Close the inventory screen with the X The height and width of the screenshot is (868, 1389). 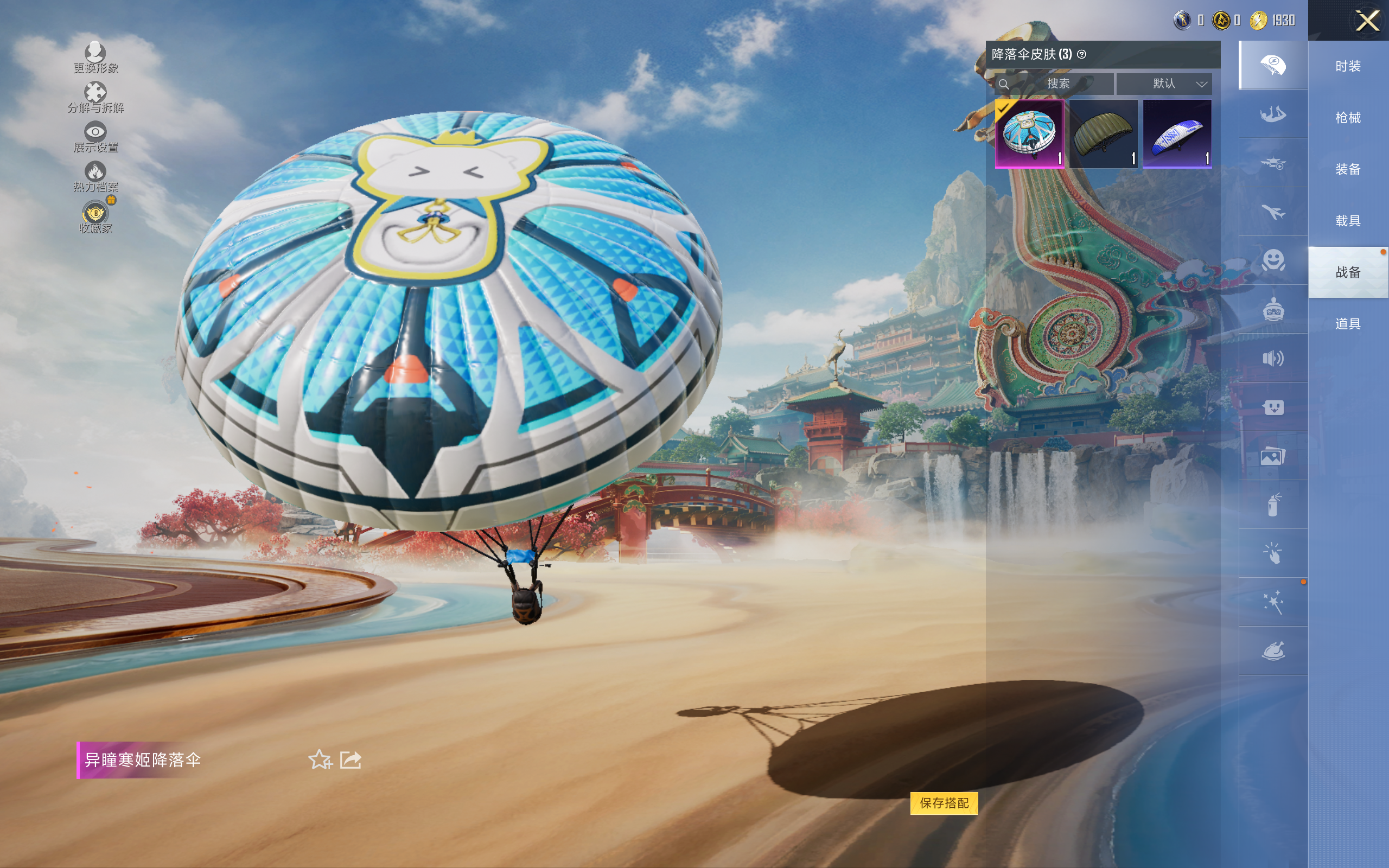tap(1367, 21)
